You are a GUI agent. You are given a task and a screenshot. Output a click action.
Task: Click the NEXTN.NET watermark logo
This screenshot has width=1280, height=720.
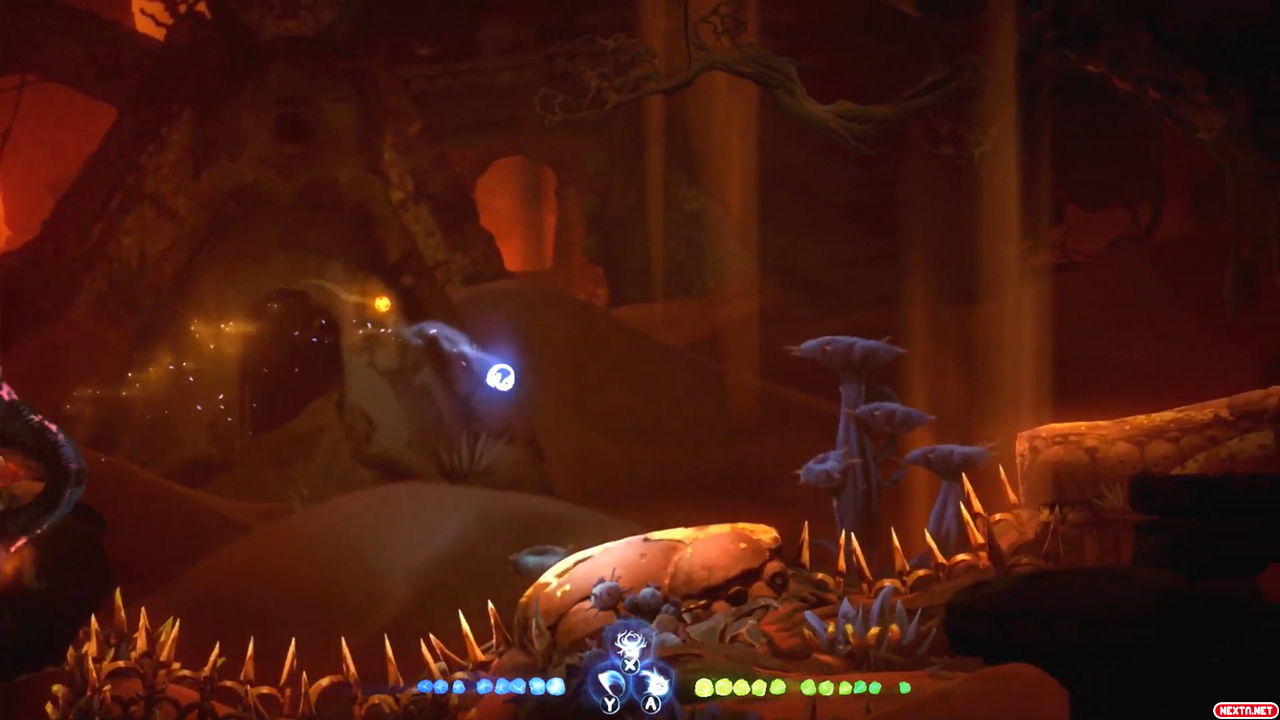click(x=1244, y=710)
